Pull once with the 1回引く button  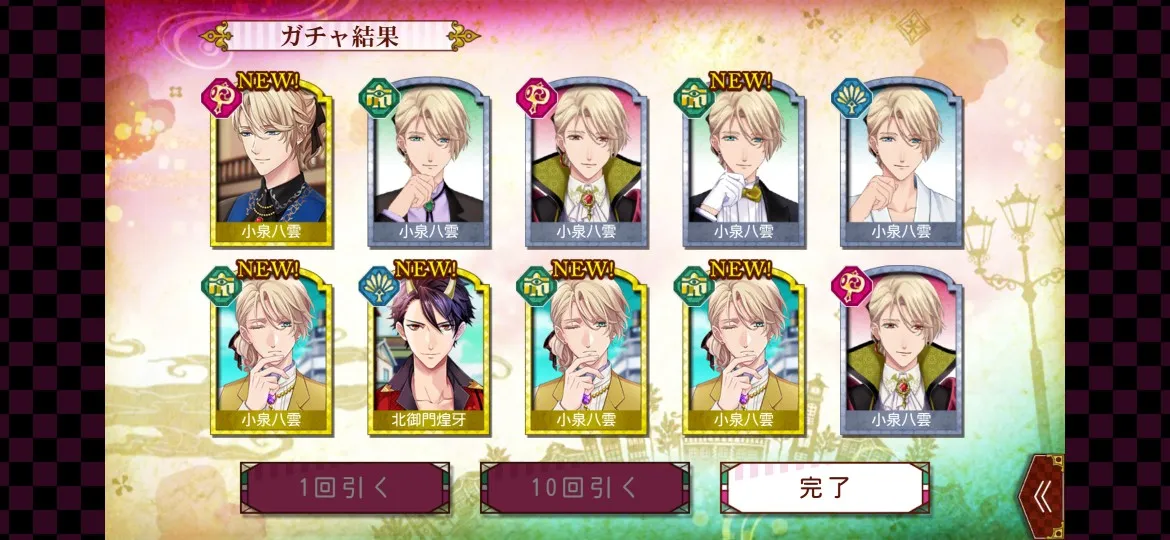click(x=344, y=488)
